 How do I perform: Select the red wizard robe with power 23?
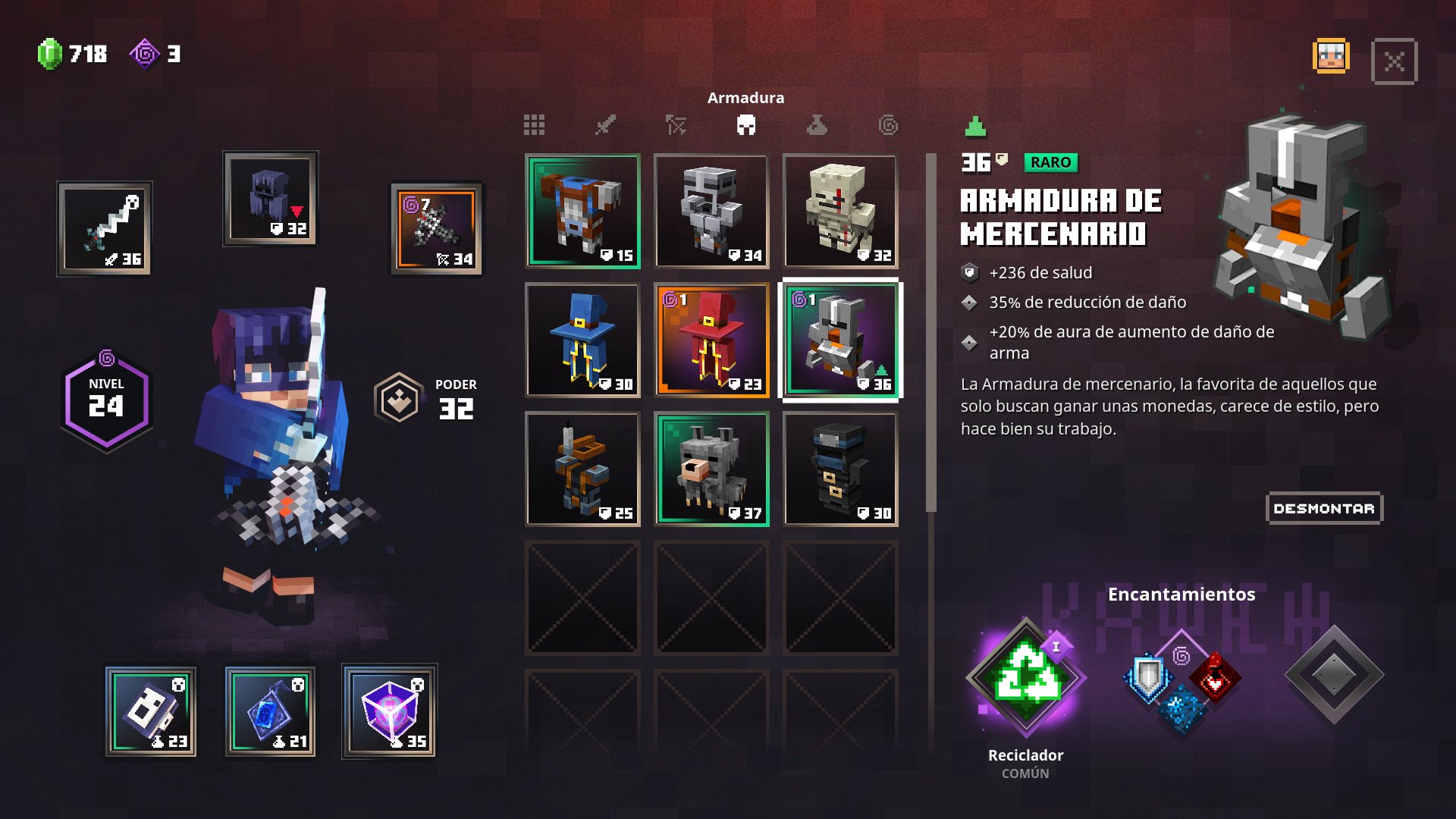coord(711,341)
